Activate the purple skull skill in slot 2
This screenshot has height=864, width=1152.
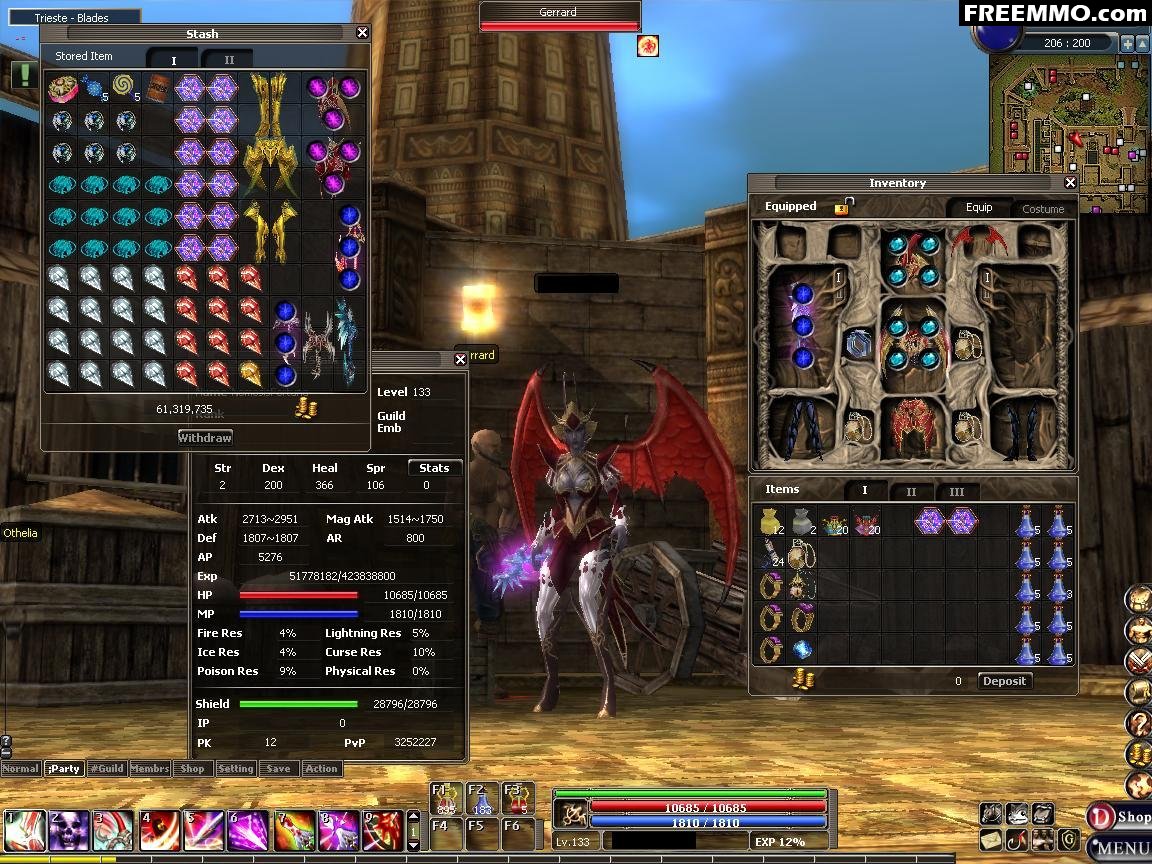68,831
